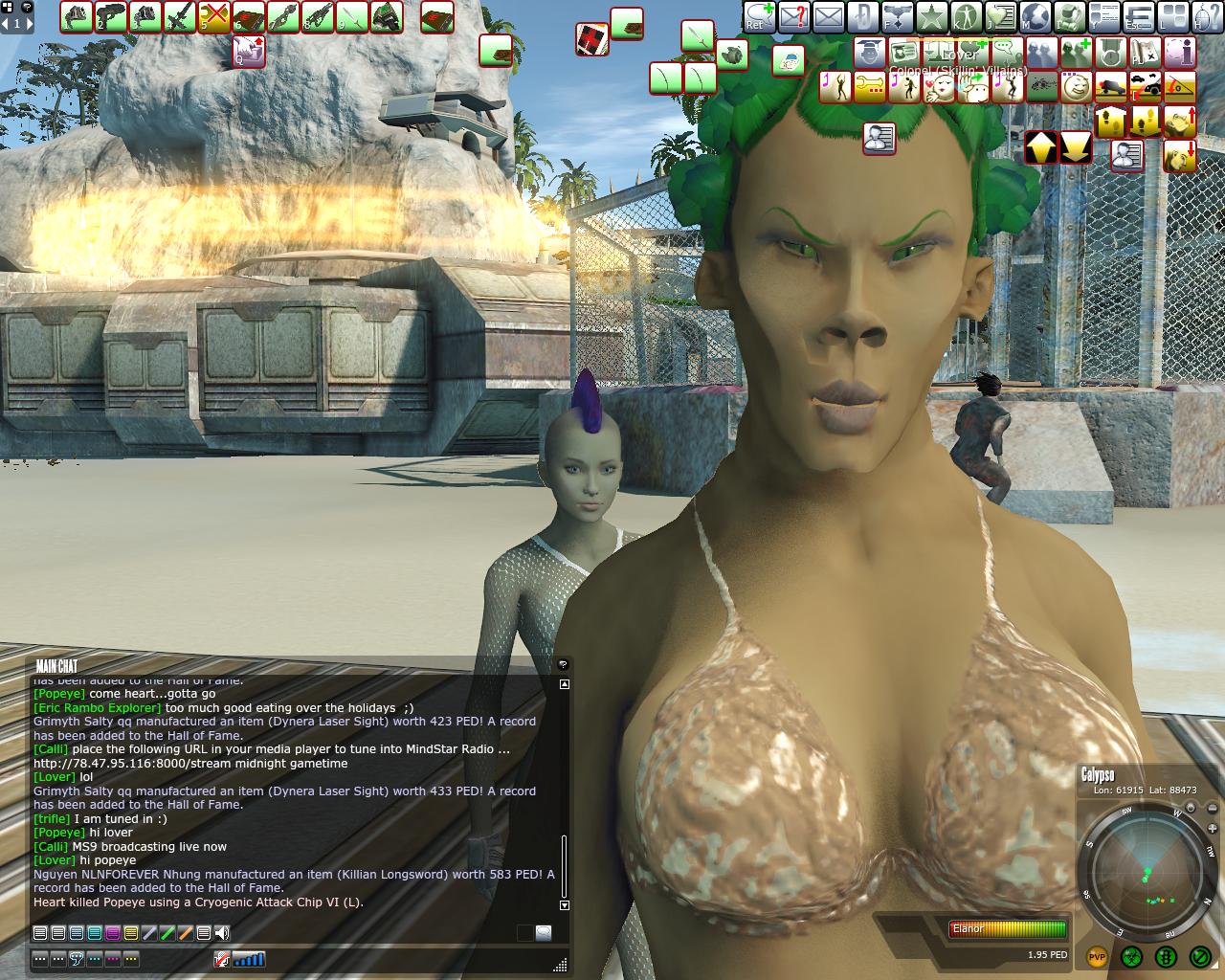This screenshot has width=1225, height=980.
Task: Click the yellow up arrow icon
Action: coord(1041,147)
